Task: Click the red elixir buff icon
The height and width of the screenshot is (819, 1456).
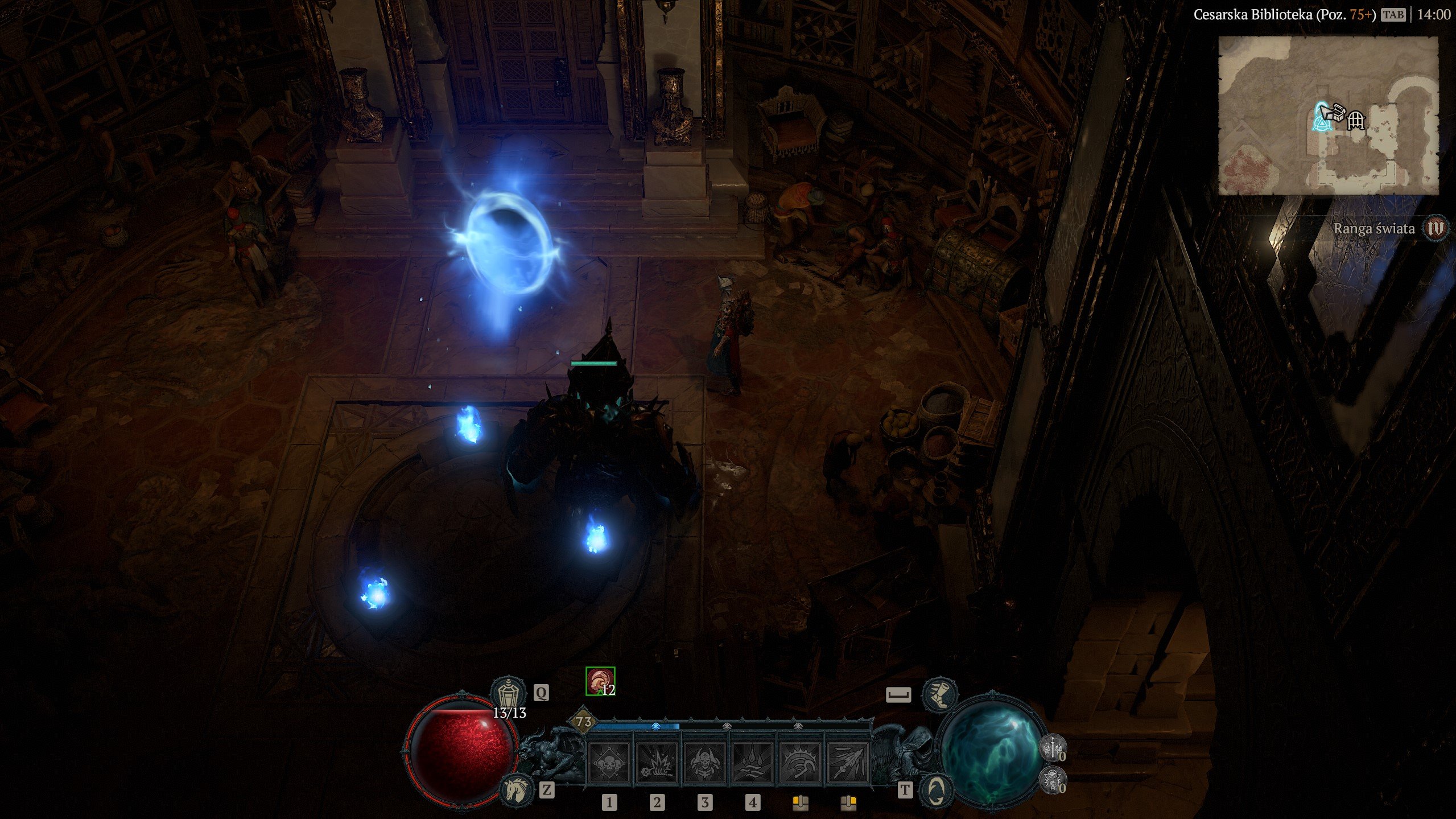Action: [600, 681]
